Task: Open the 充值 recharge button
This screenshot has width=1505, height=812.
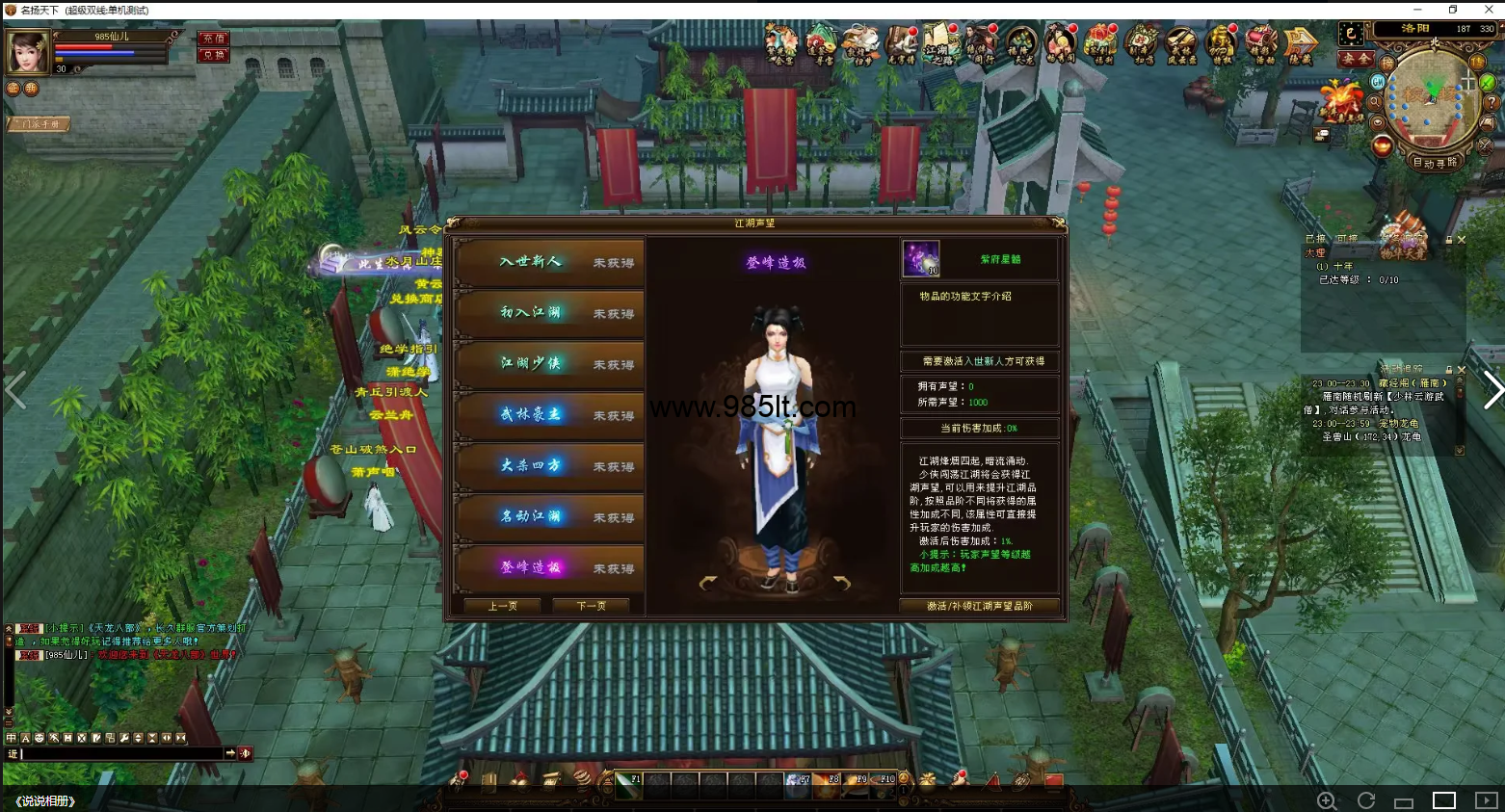Action: tap(214, 39)
